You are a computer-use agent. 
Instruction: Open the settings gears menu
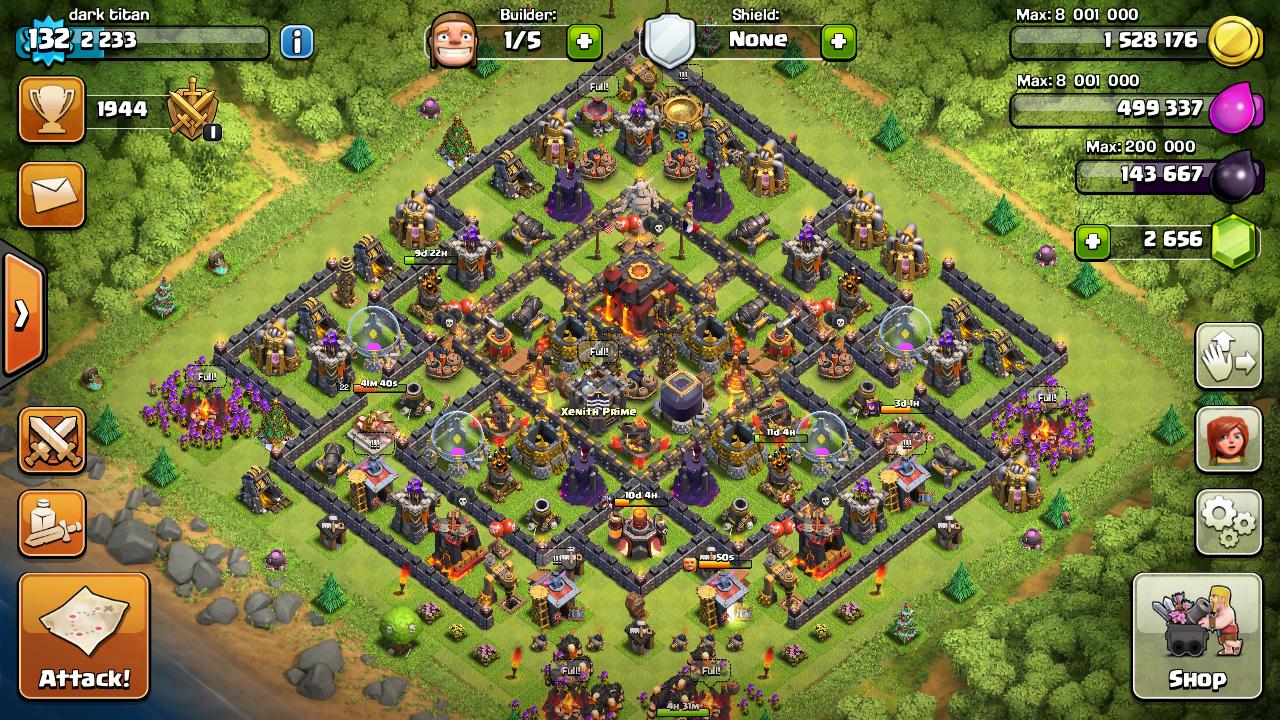coord(1228,522)
